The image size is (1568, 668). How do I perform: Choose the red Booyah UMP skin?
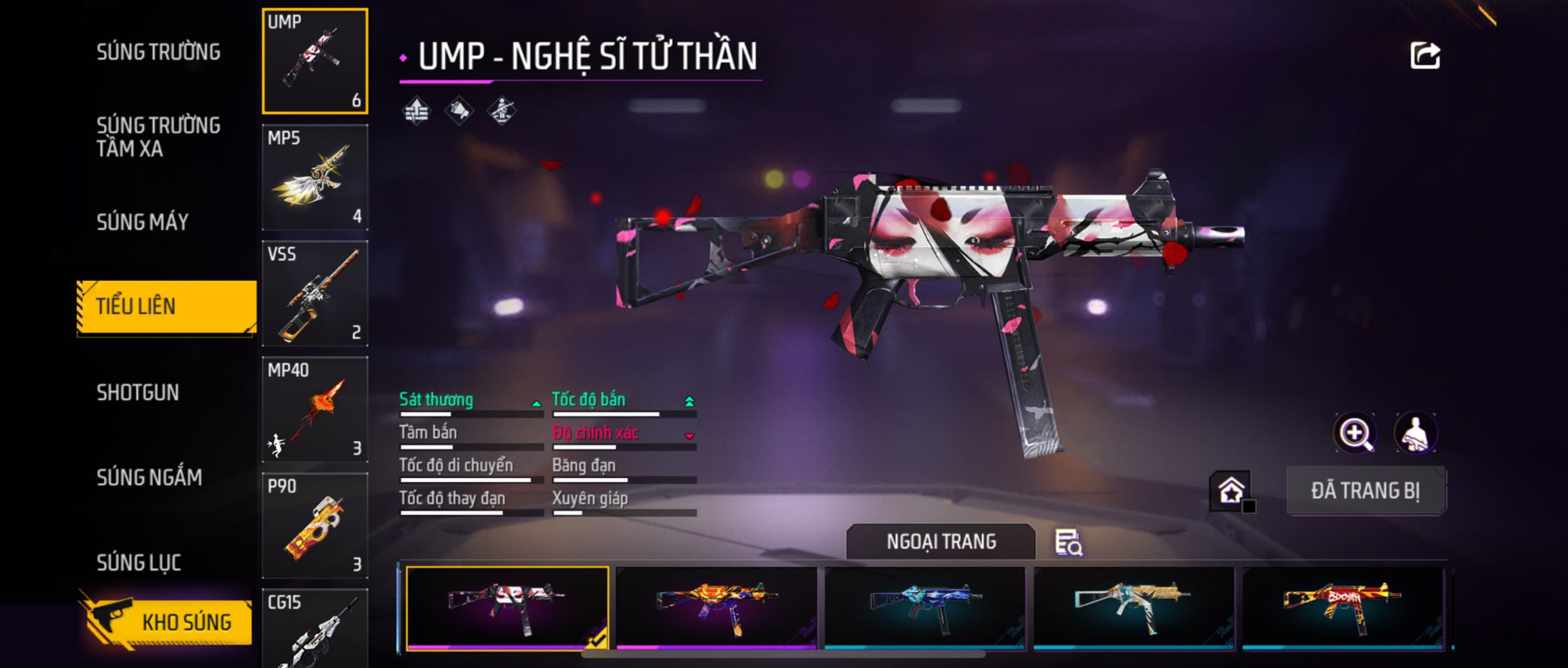coord(1343,607)
